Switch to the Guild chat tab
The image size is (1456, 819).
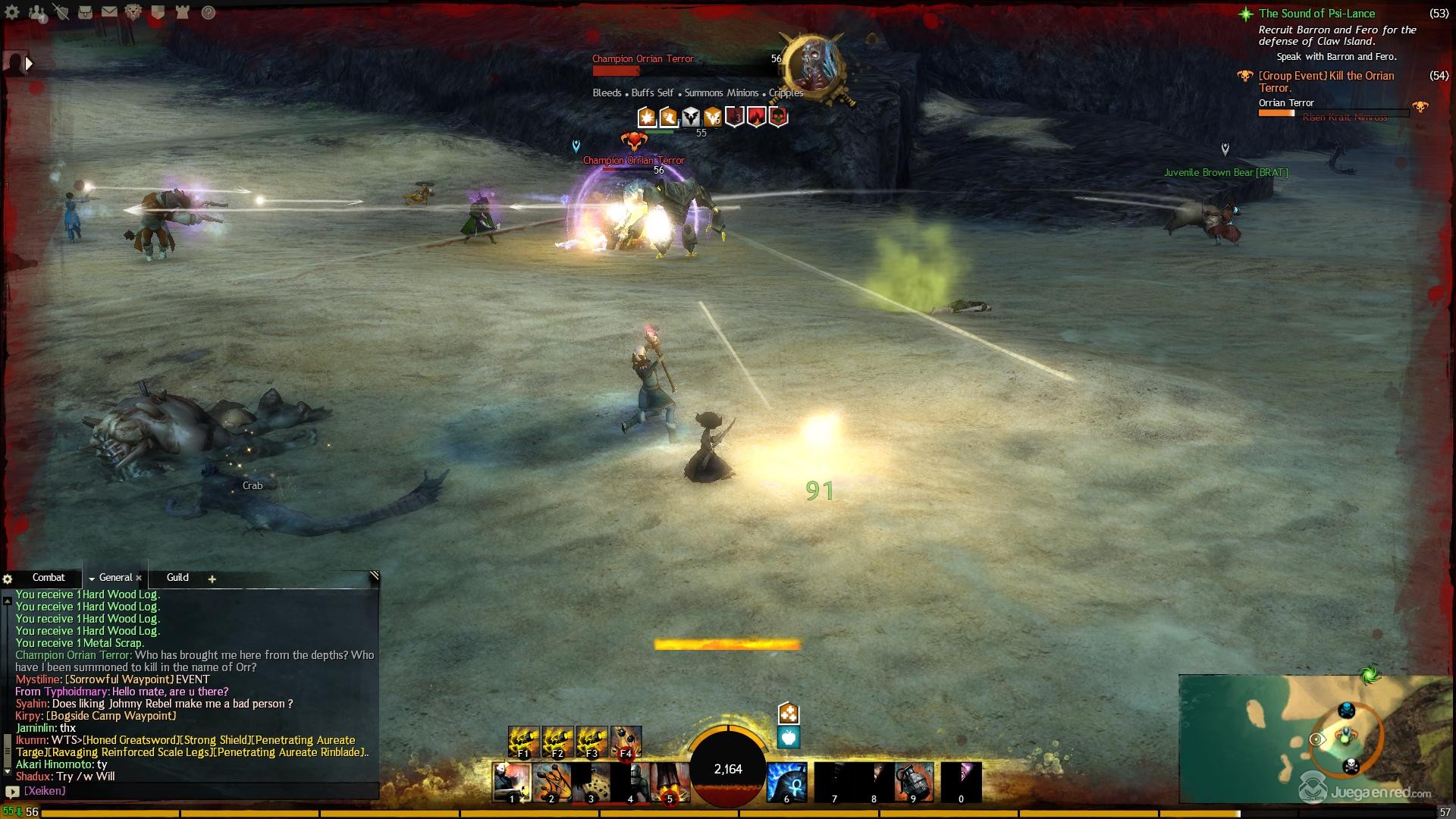pyautogui.click(x=177, y=578)
